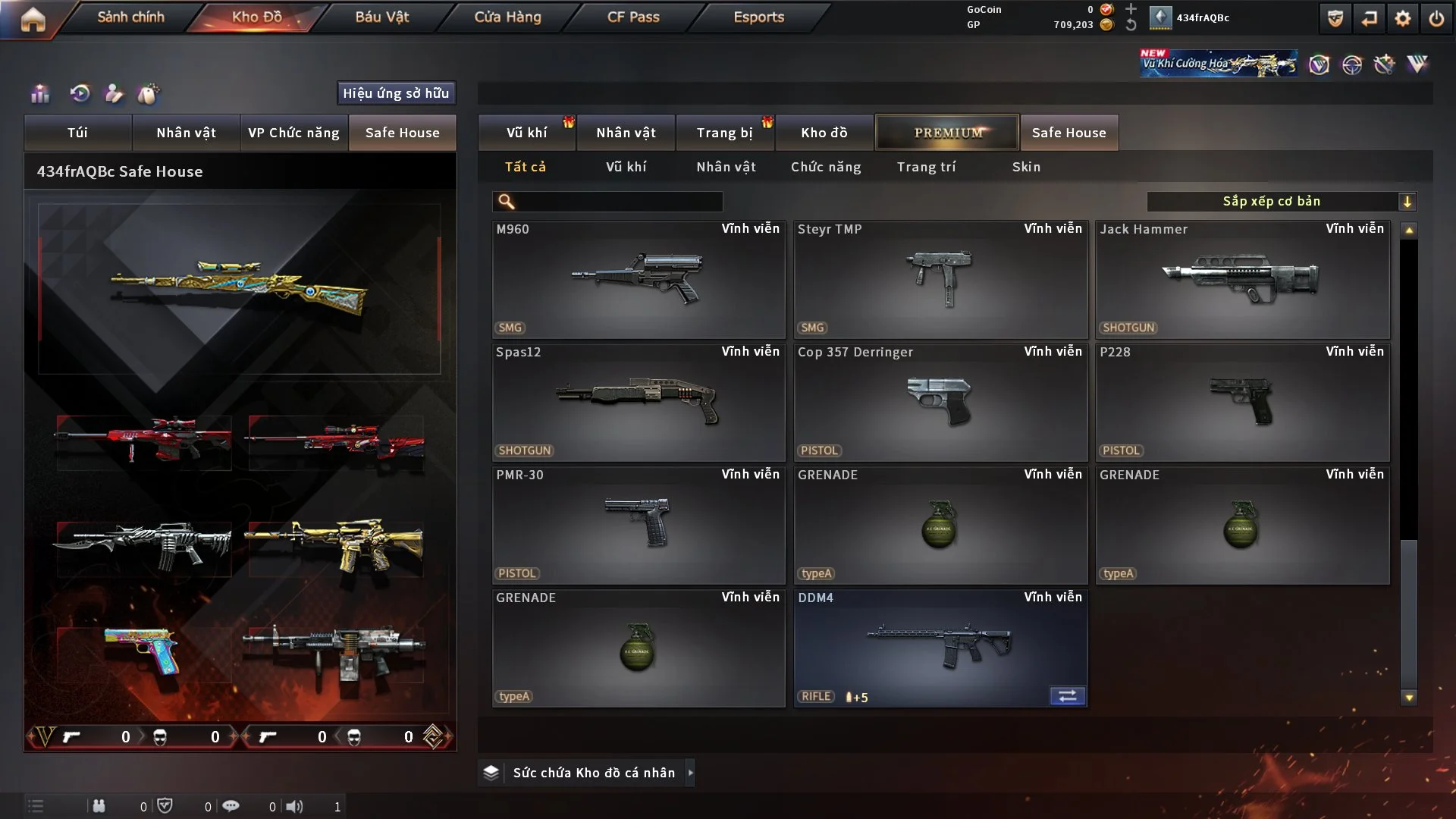This screenshot has width=1456, height=819.
Task: Open the CF Pass menu
Action: tap(633, 17)
